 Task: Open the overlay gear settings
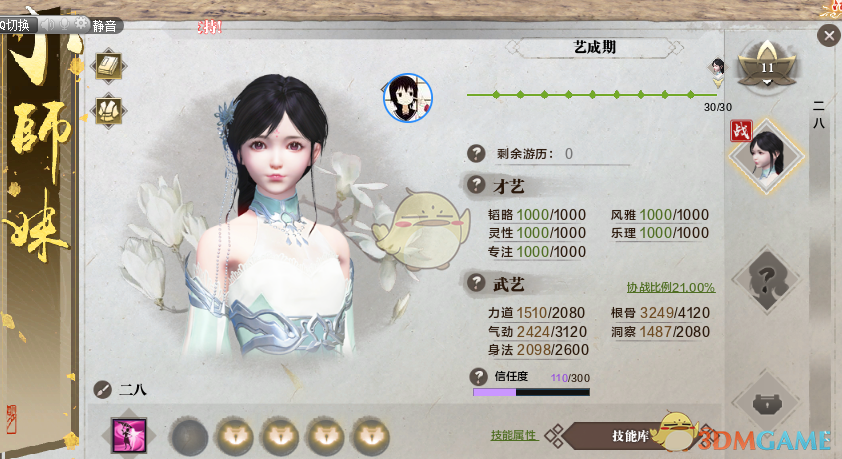[x=79, y=25]
